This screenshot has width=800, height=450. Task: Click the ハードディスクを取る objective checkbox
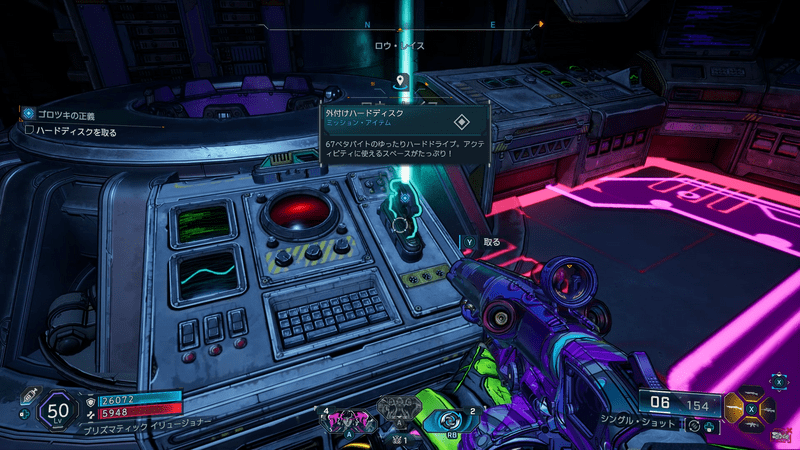click(x=29, y=131)
